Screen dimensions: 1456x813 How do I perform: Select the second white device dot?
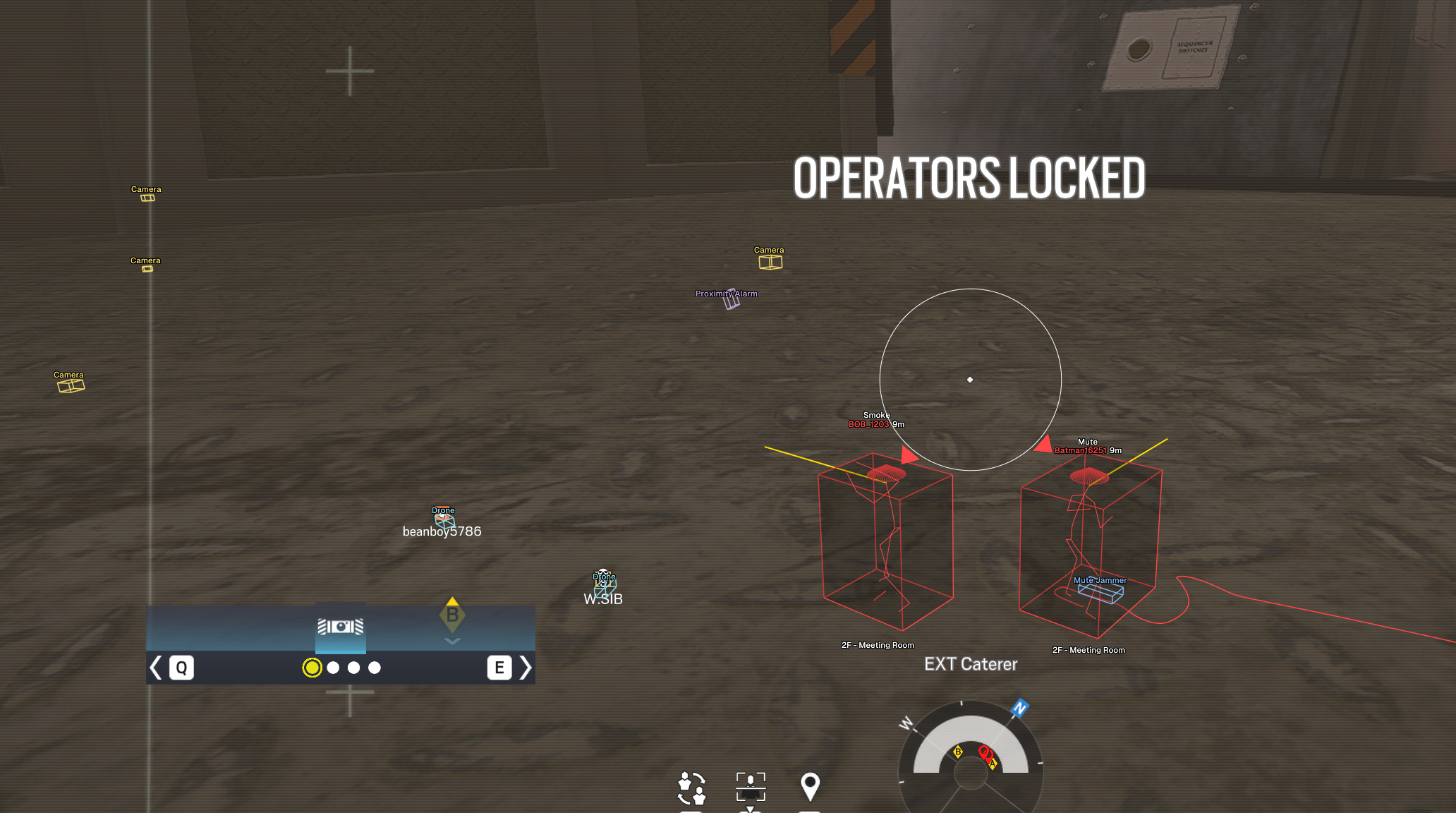click(x=333, y=667)
